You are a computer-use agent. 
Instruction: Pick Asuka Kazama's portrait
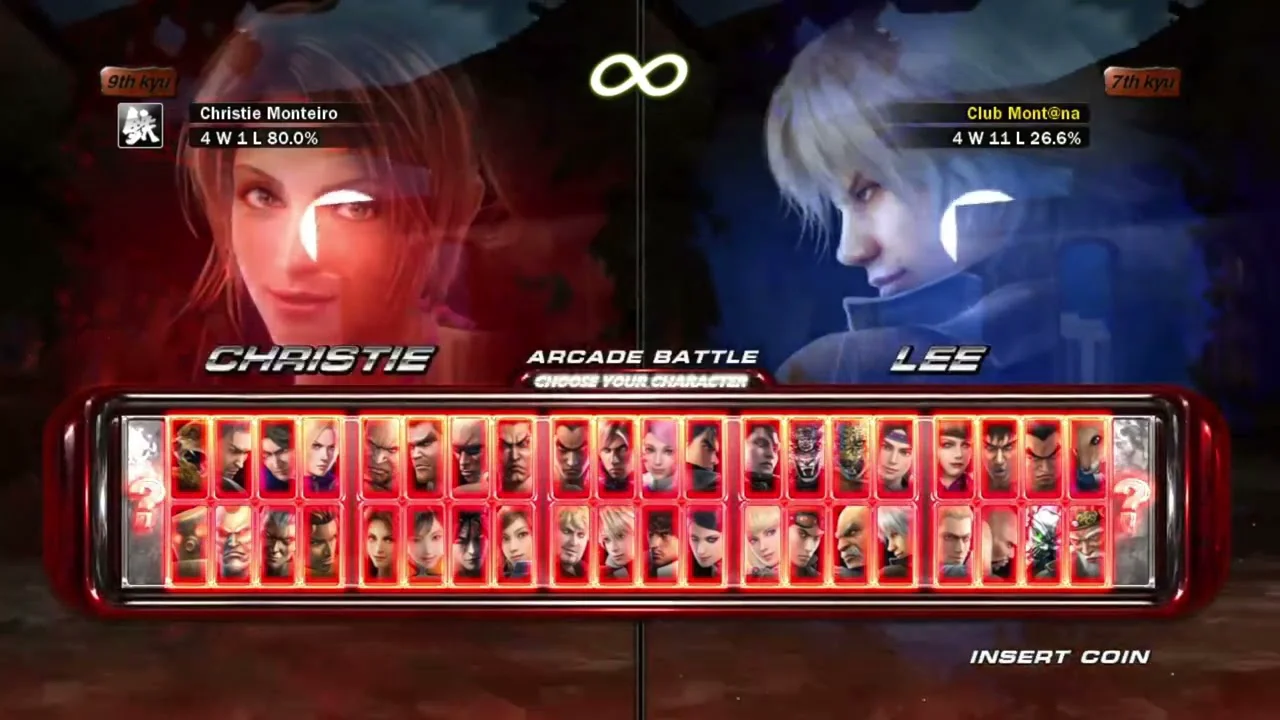click(514, 544)
